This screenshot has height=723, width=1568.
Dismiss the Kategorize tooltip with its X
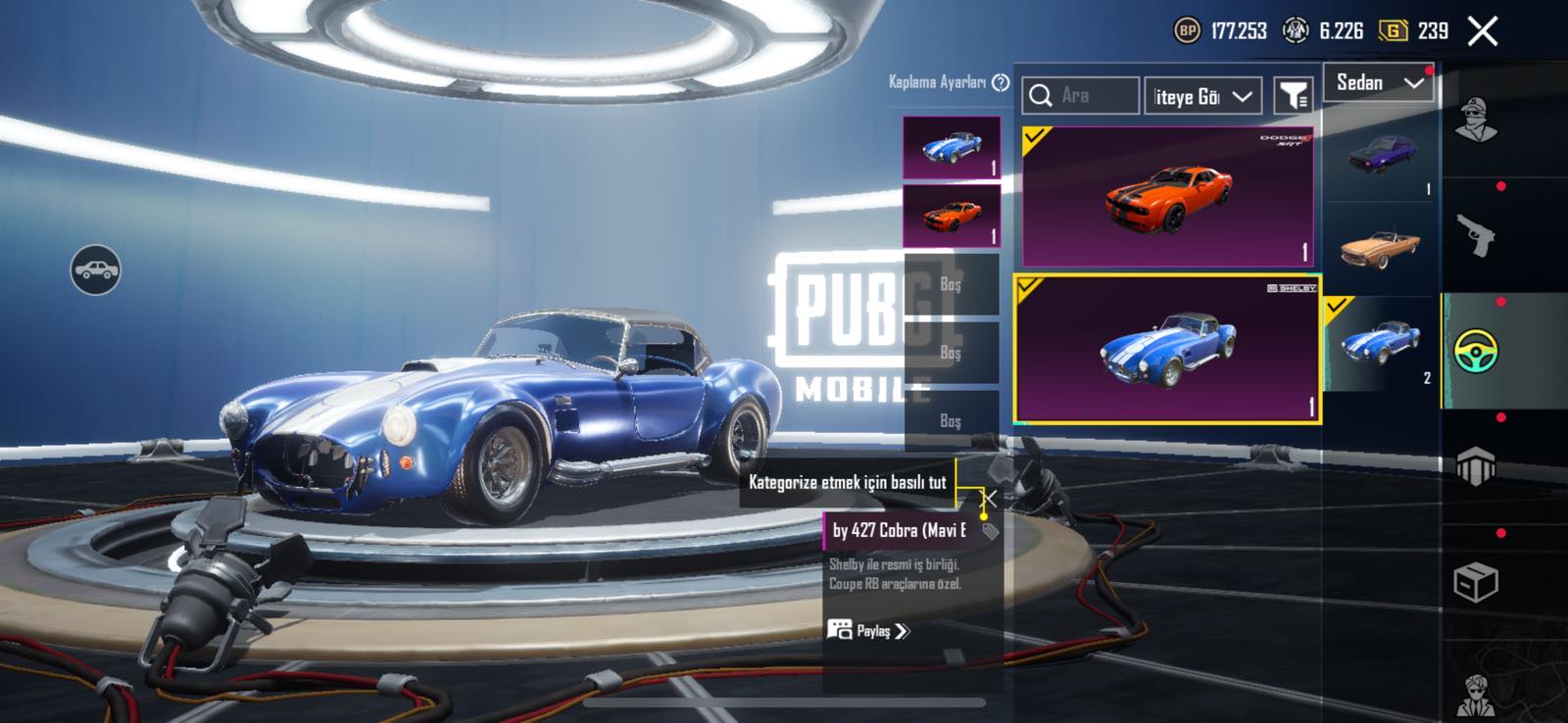pos(990,500)
